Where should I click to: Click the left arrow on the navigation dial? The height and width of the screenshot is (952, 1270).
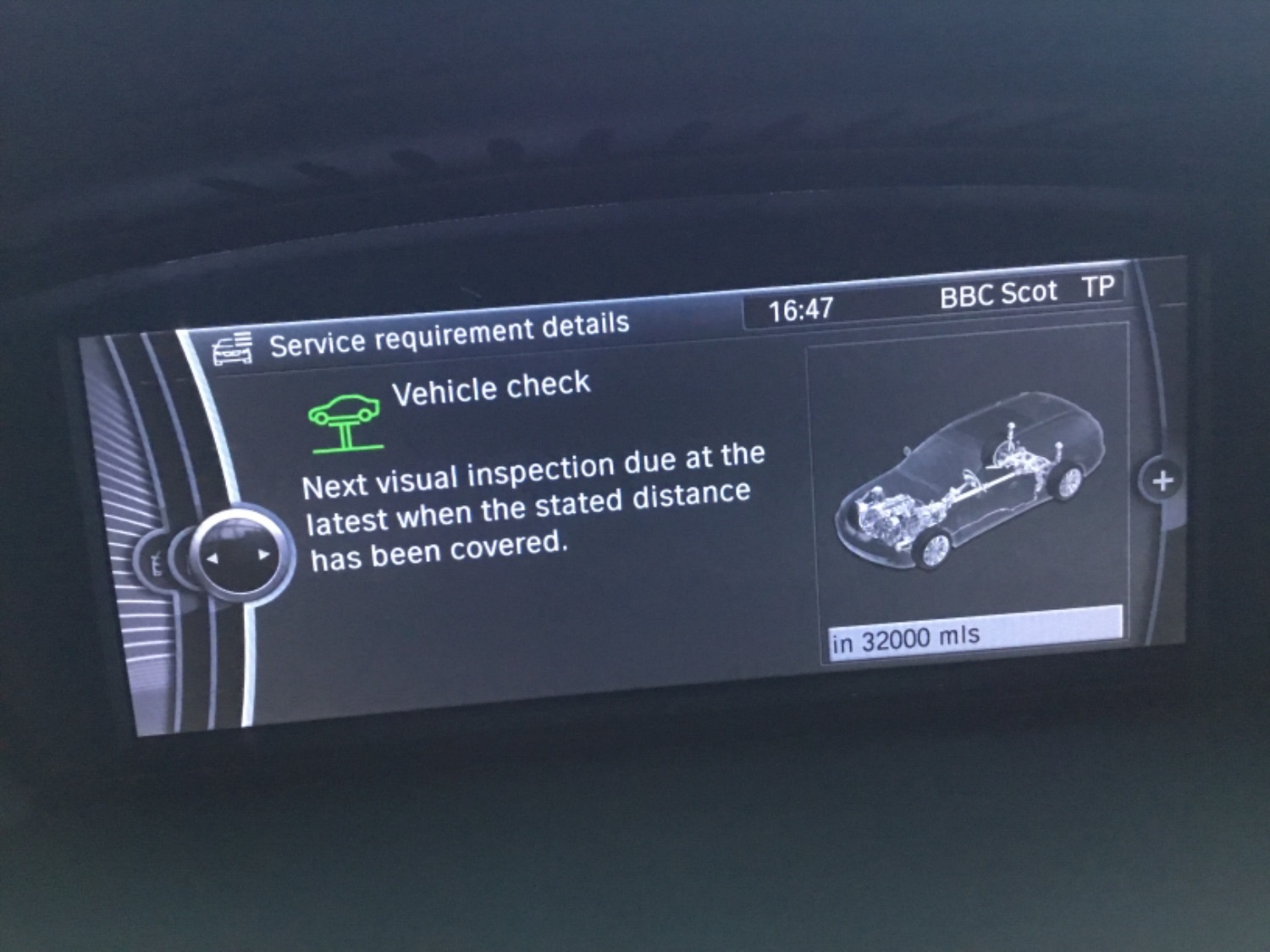click(x=213, y=558)
